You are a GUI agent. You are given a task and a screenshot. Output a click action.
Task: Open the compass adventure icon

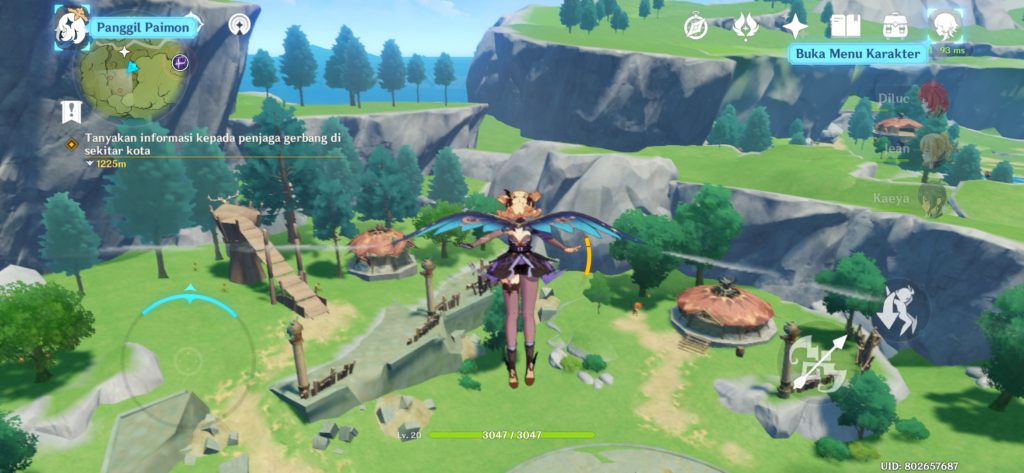(x=697, y=25)
